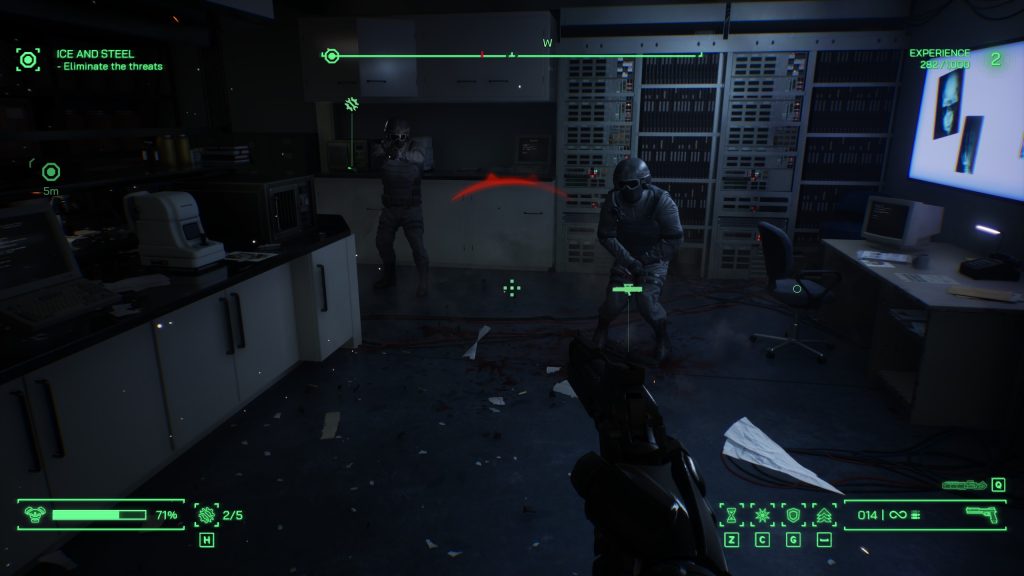Viewport: 1024px width, 576px height.
Task: Activate the shield armor ability
Action: pyautogui.click(x=793, y=515)
